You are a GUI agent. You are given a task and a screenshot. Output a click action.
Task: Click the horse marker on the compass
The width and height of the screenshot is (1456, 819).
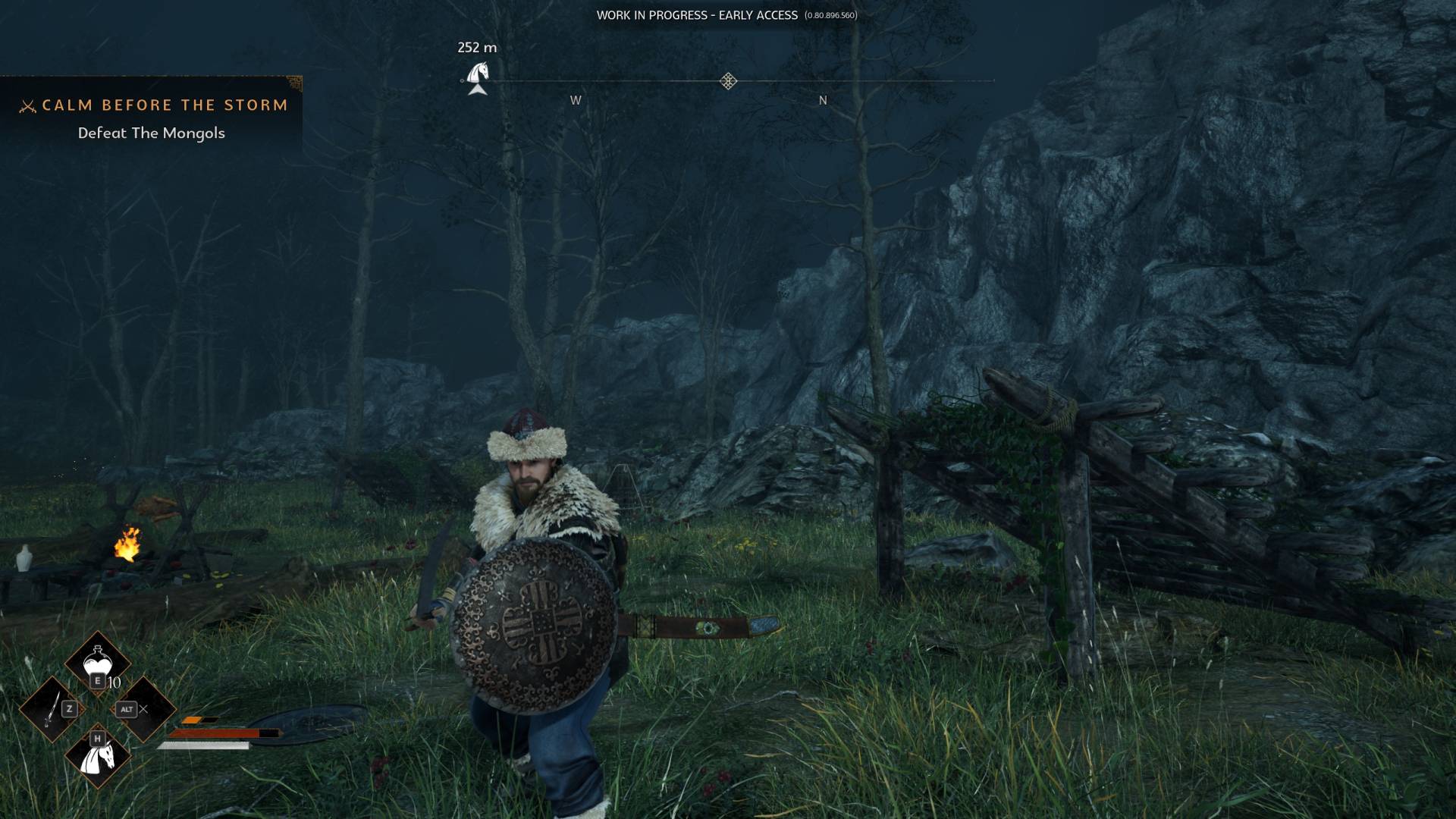tap(477, 74)
